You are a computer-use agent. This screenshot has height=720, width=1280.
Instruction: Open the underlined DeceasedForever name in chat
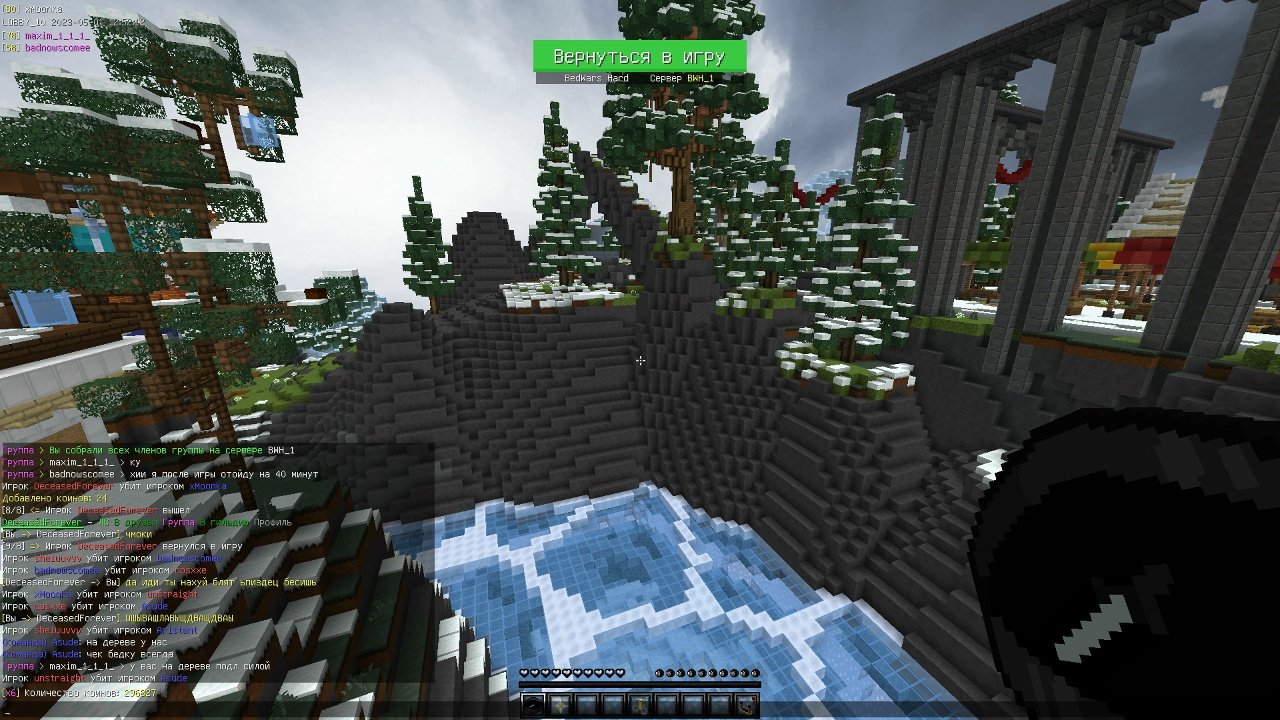tap(42, 522)
